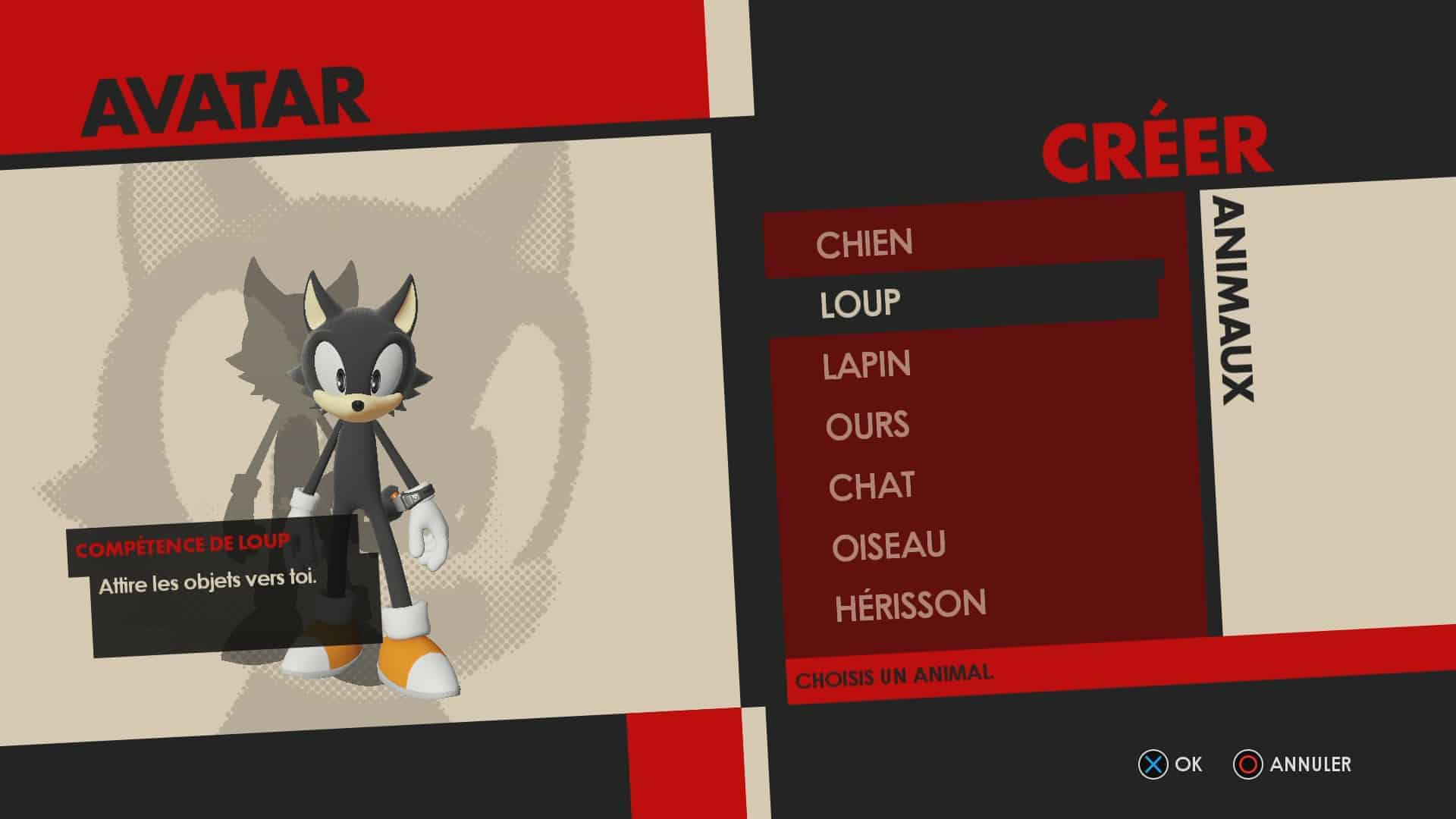Select the Chien animal option
Screen dimensions: 1456x819
point(864,243)
